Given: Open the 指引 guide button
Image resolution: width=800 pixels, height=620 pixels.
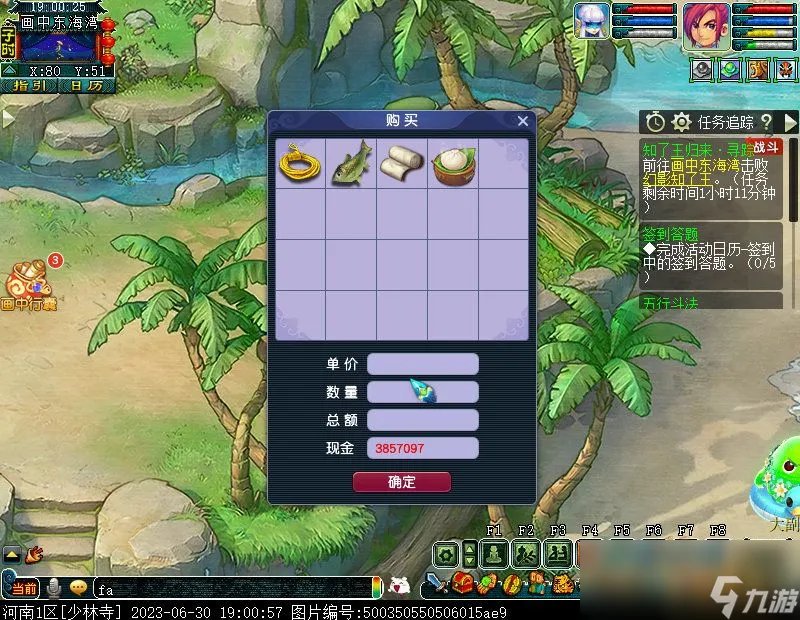Looking at the screenshot, I should [x=29, y=86].
